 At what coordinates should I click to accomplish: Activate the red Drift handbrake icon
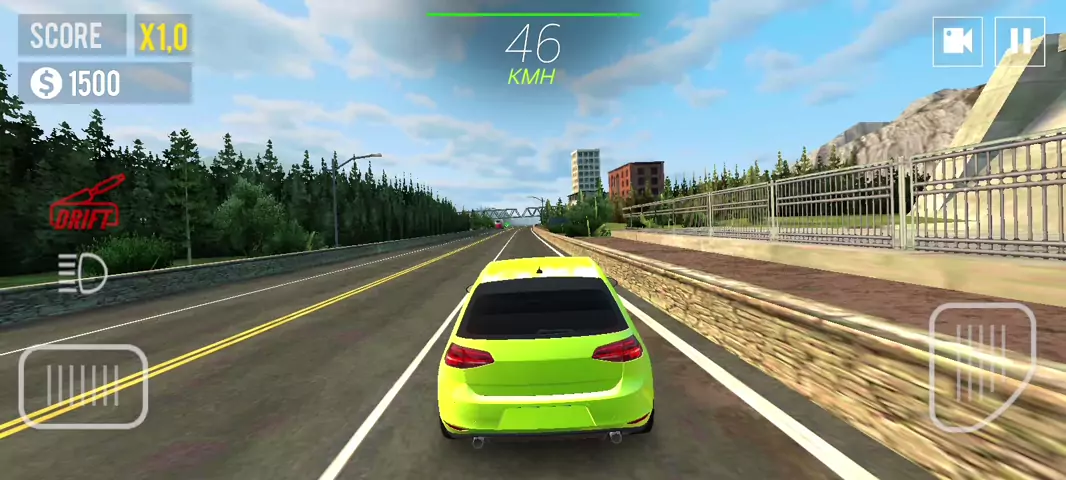click(x=86, y=203)
